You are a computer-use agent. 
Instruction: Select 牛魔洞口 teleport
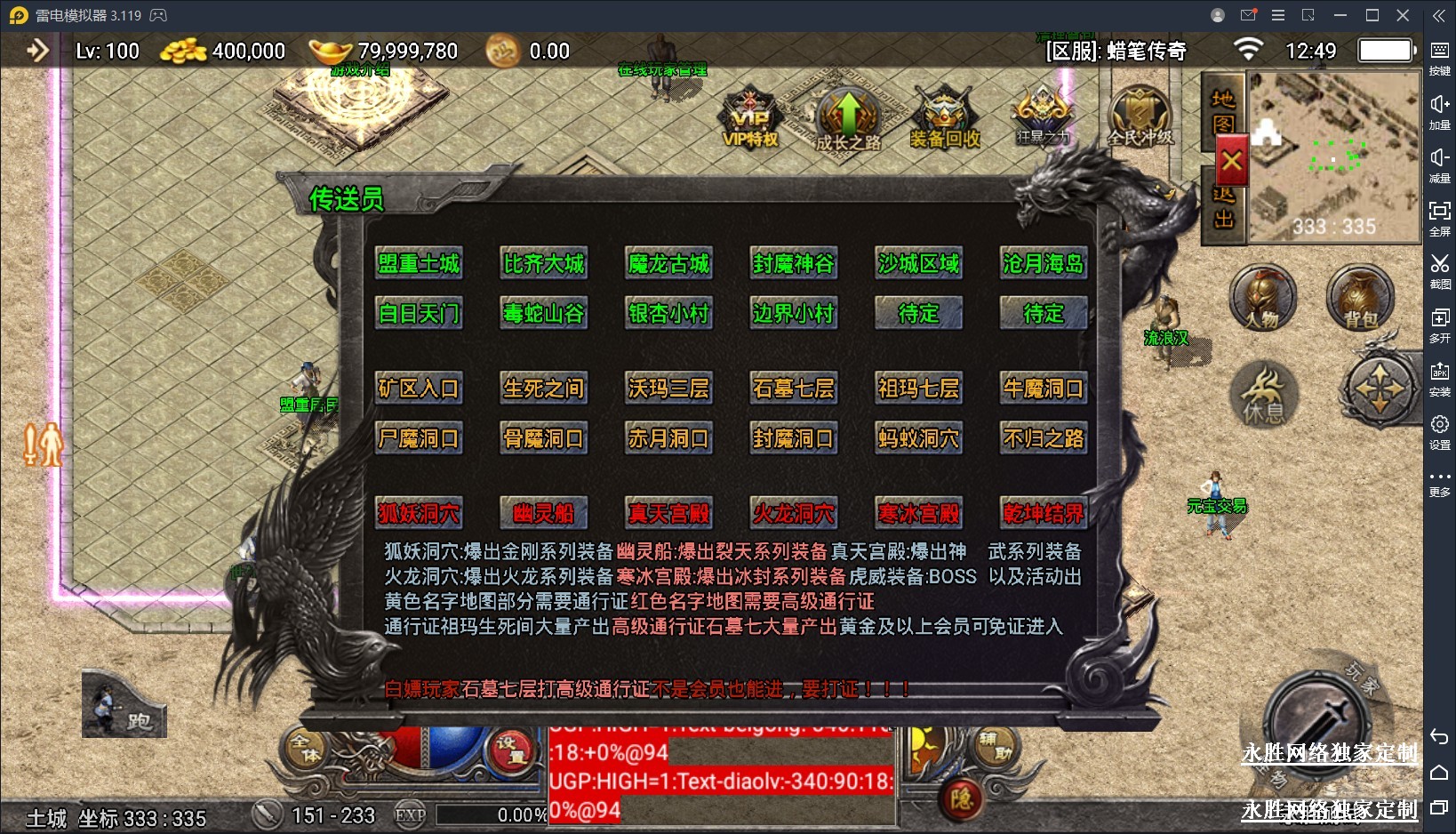click(1043, 389)
